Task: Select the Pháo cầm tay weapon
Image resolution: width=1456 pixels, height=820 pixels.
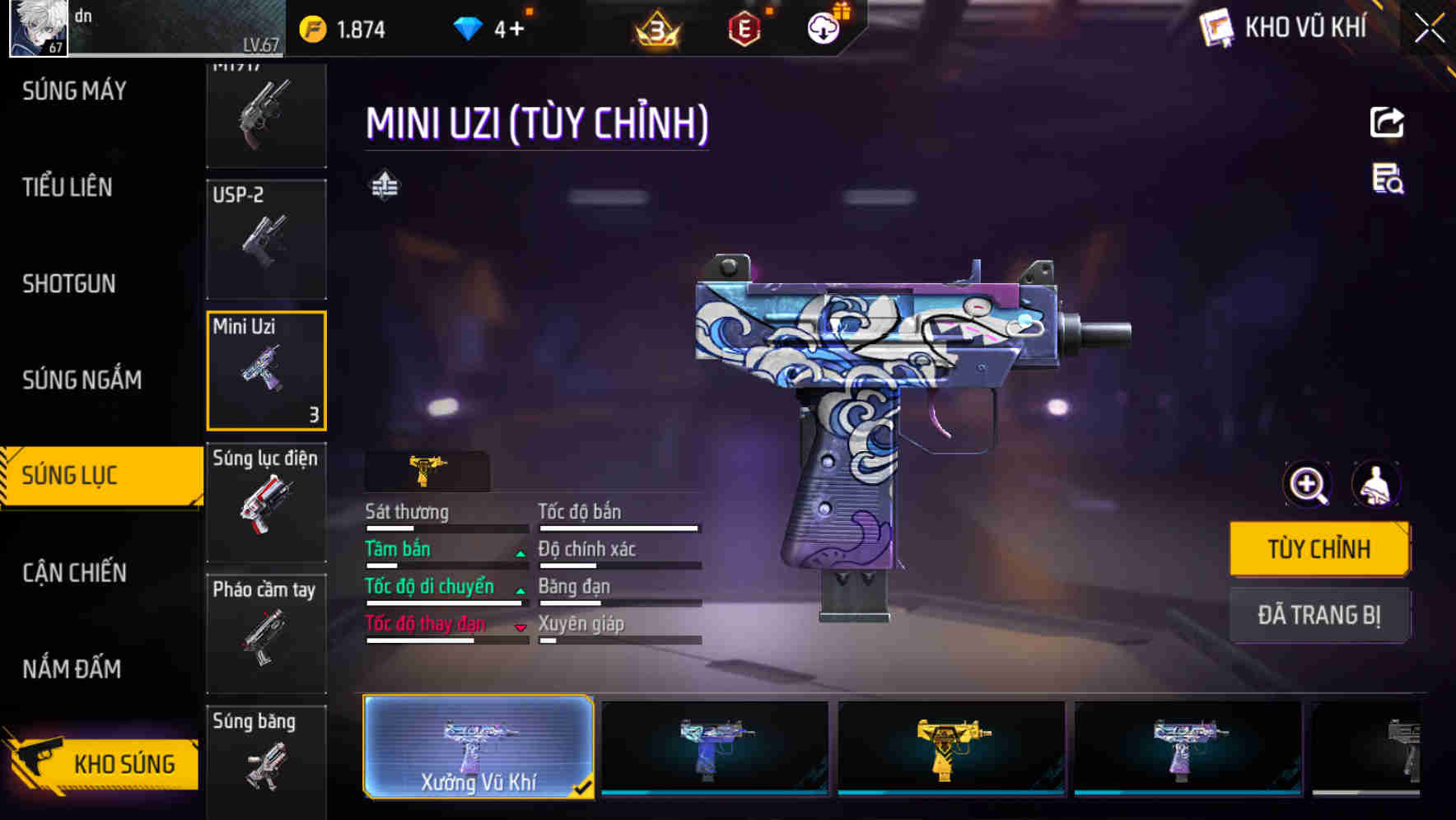Action: tap(266, 633)
